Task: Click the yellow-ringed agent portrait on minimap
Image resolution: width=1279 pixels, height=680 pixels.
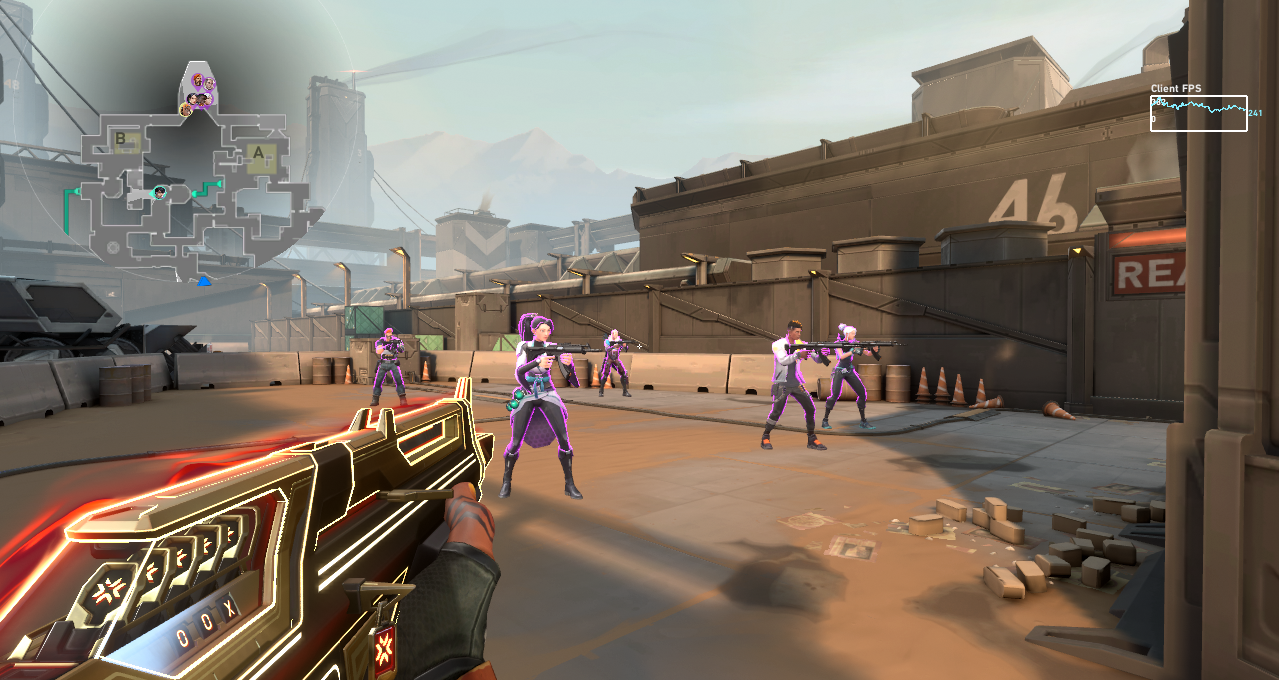Action: coord(186,109)
